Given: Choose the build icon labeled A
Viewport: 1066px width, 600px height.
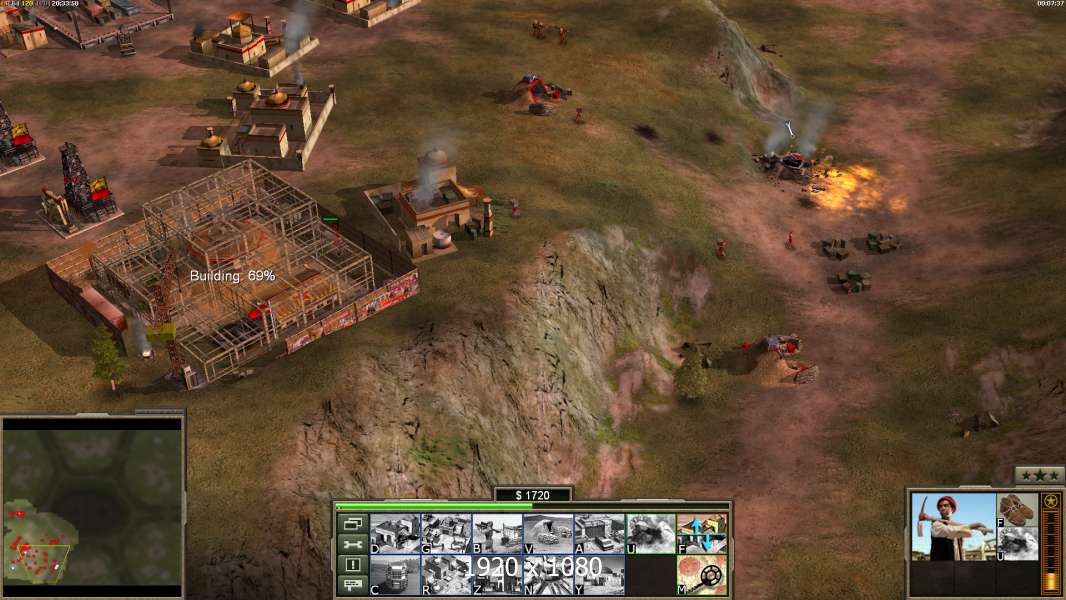Looking at the screenshot, I should coord(599,533).
